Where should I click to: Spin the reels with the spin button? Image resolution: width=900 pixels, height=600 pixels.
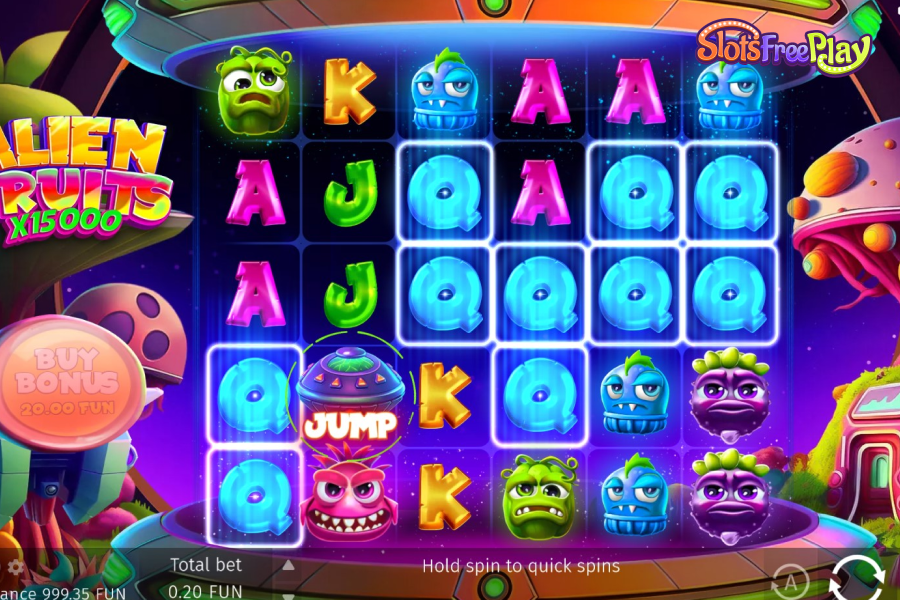856,578
